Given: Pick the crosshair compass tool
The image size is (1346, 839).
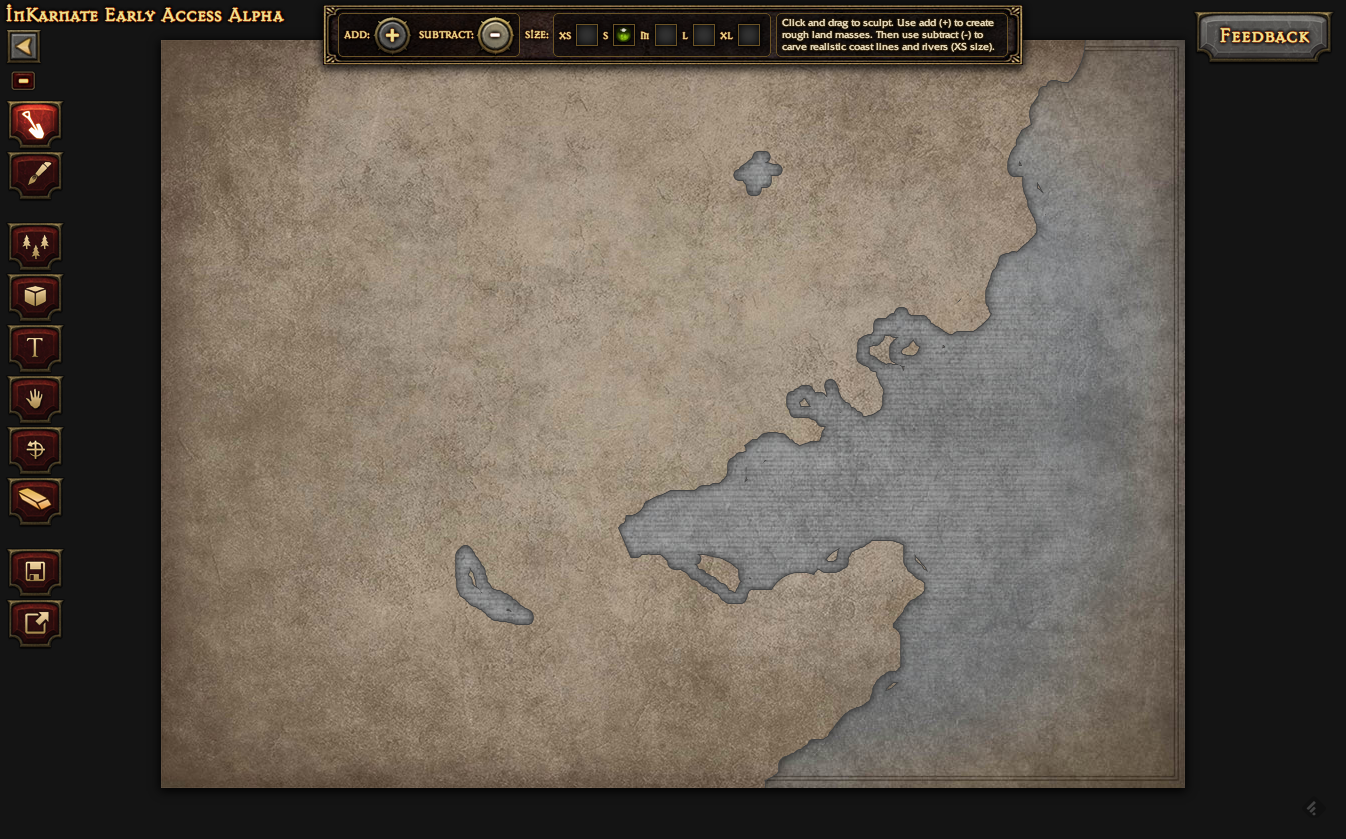Looking at the screenshot, I should 35,449.
